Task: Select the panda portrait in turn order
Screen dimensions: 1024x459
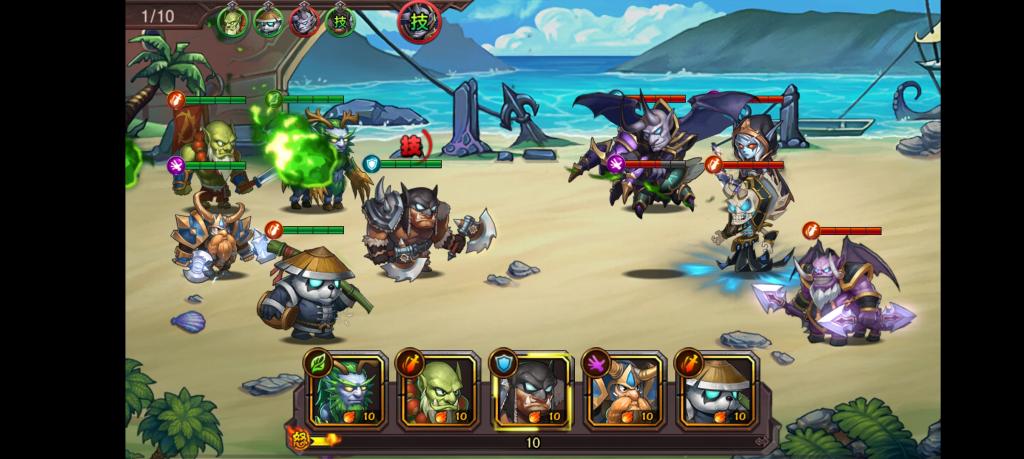Action: point(268,21)
